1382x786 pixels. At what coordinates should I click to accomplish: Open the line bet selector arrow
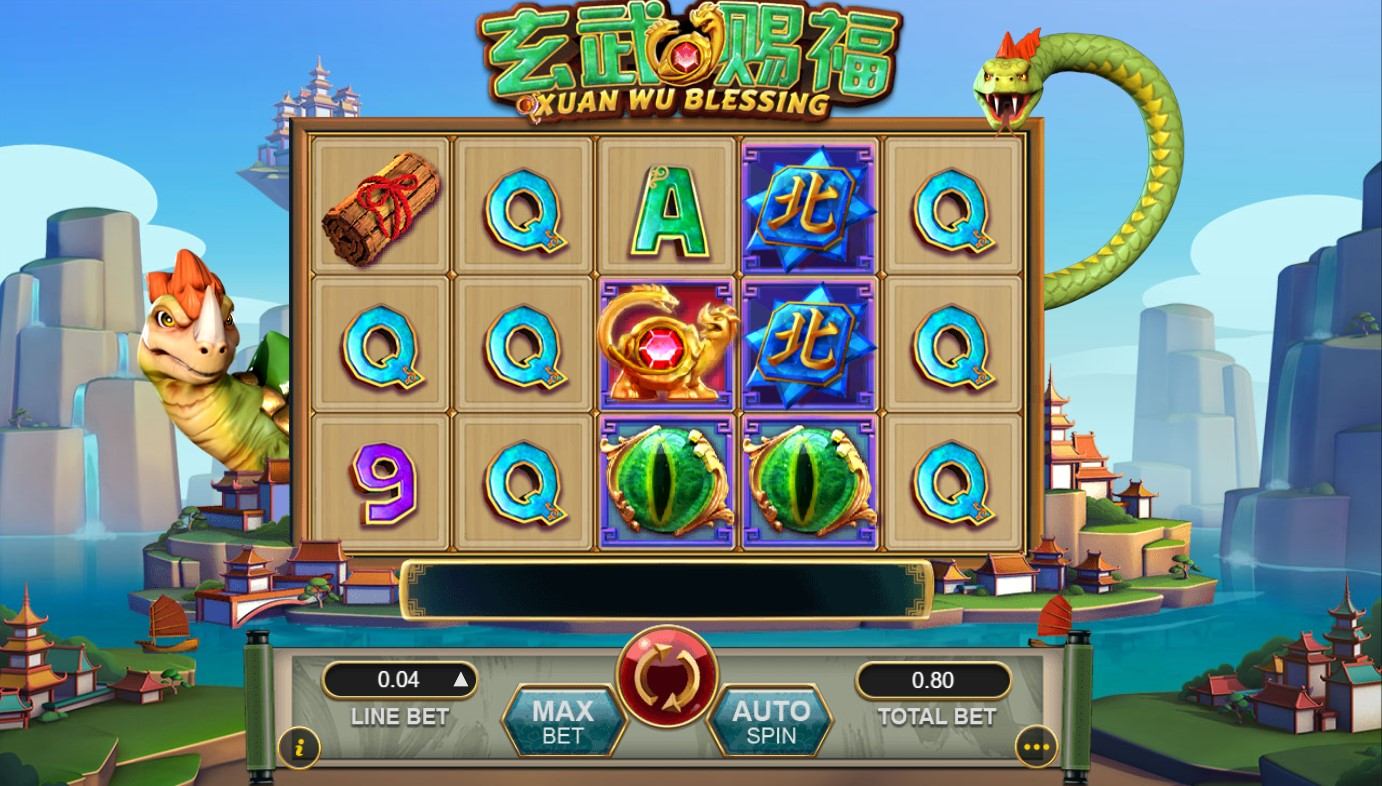[x=460, y=680]
